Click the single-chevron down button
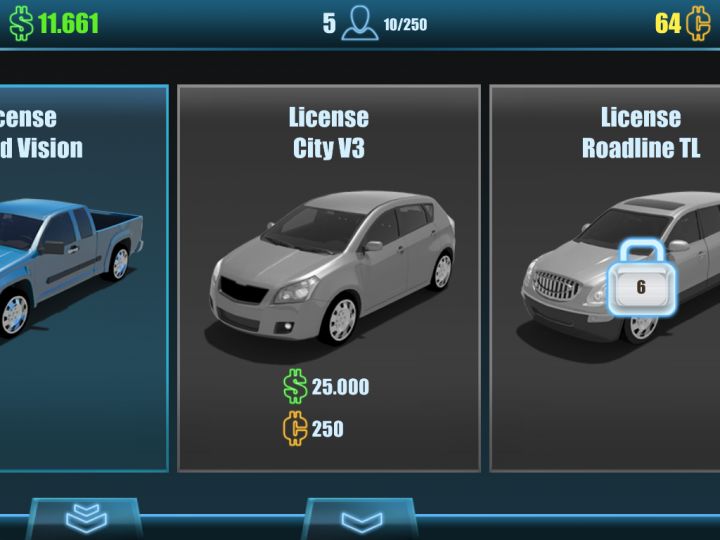This screenshot has width=720, height=540. click(x=361, y=520)
